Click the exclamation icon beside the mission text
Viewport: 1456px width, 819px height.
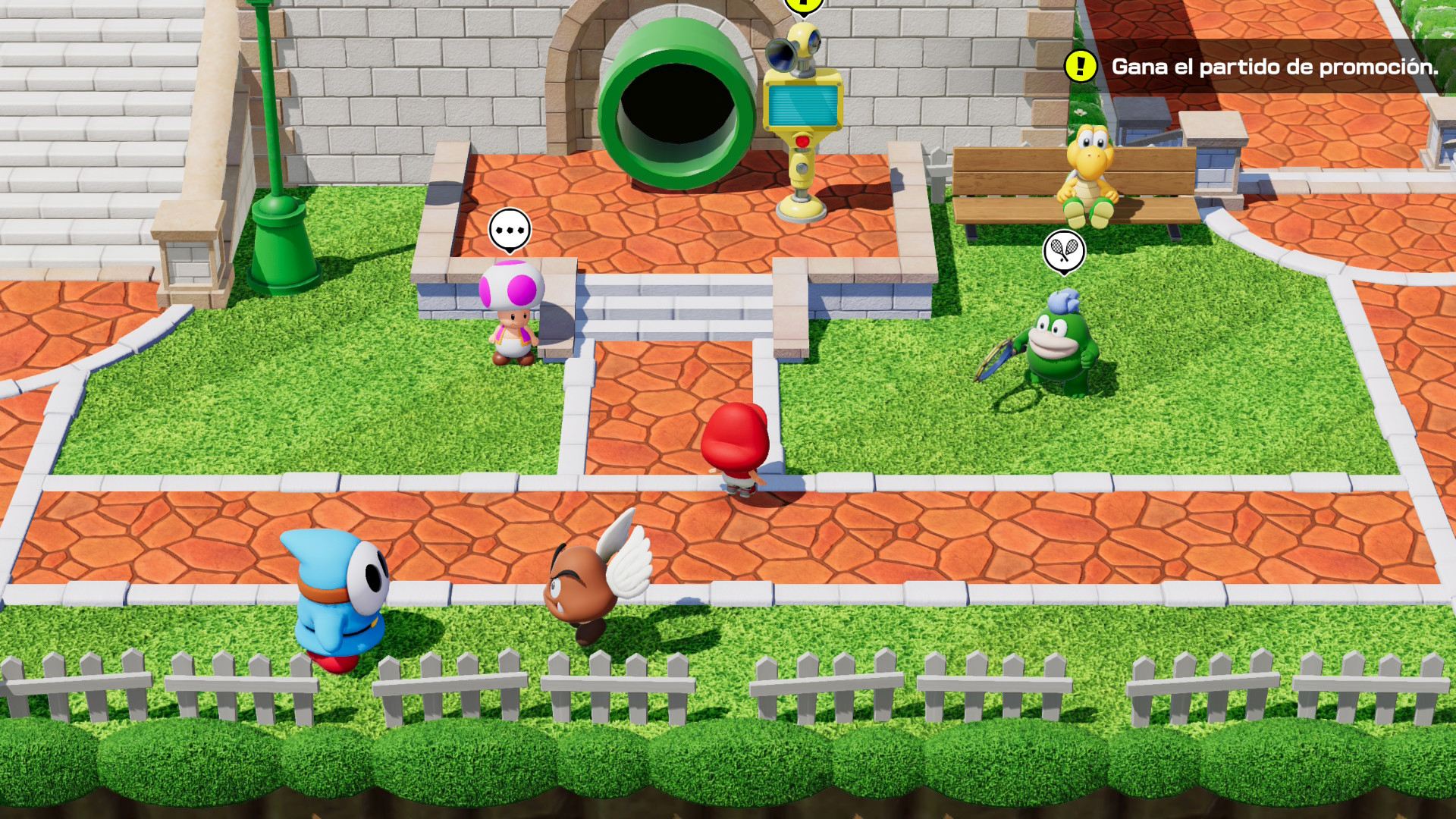[1080, 68]
